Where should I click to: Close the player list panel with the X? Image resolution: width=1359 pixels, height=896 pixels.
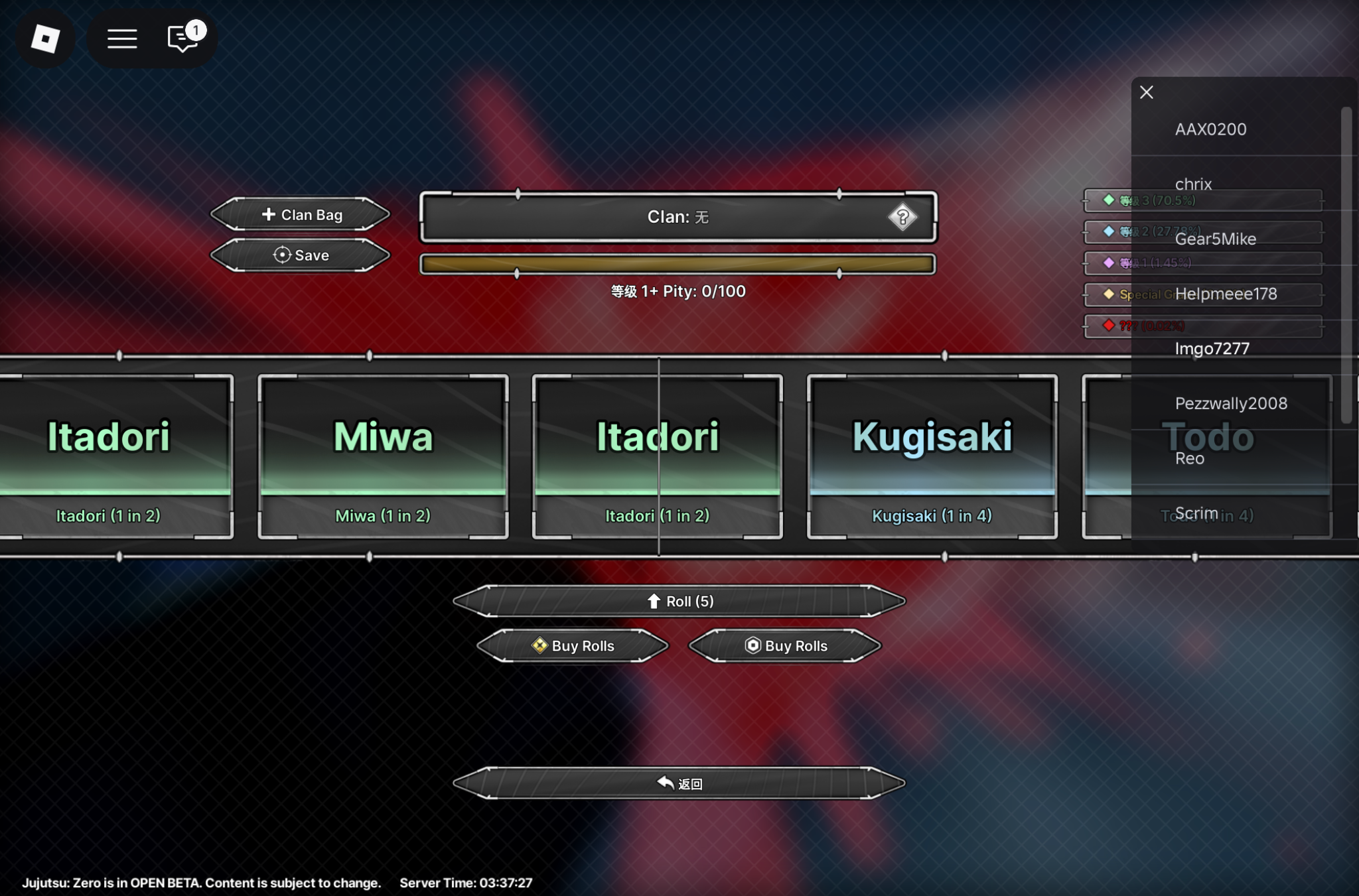pyautogui.click(x=1147, y=92)
